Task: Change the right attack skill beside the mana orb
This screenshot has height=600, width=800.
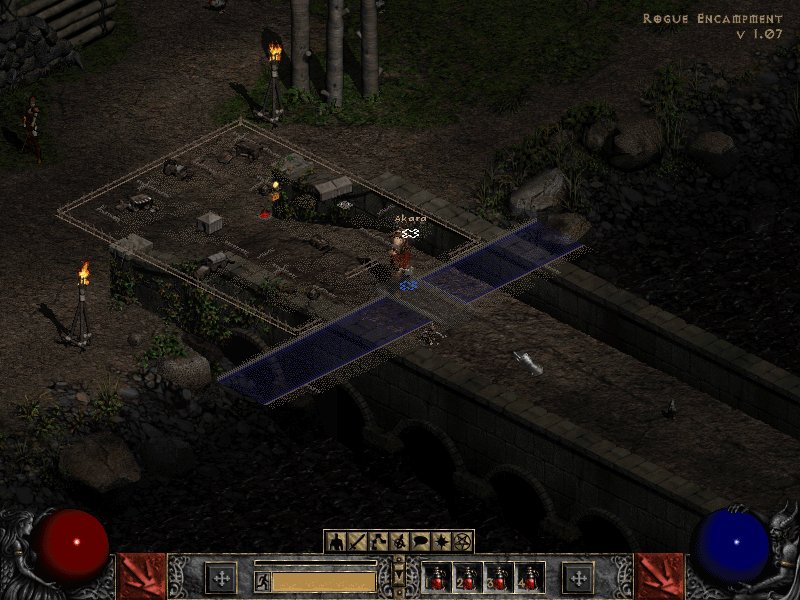Action: [659, 576]
